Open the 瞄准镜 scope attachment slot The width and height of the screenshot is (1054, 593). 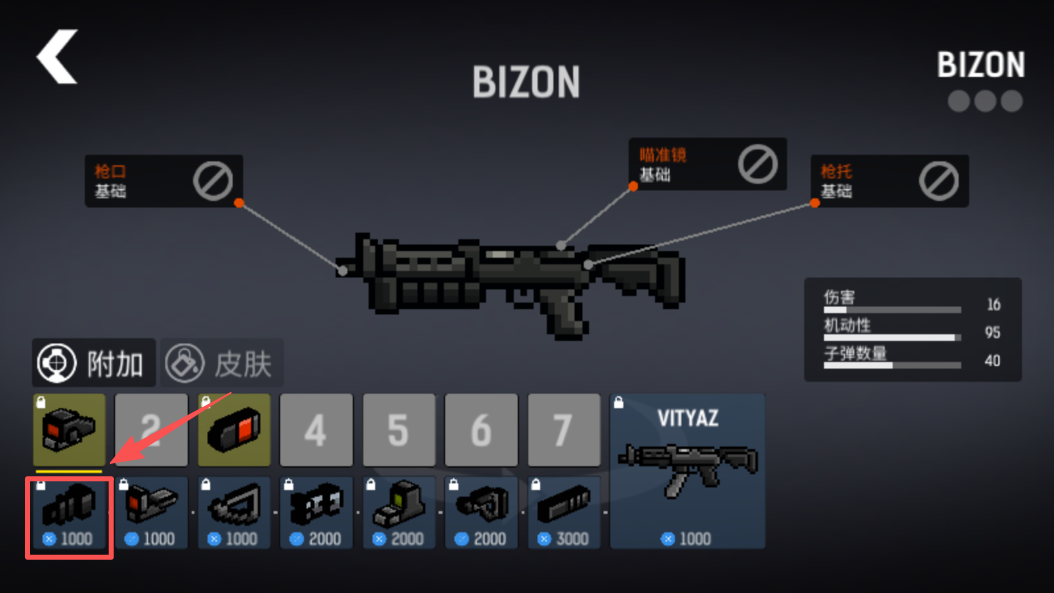coord(708,164)
